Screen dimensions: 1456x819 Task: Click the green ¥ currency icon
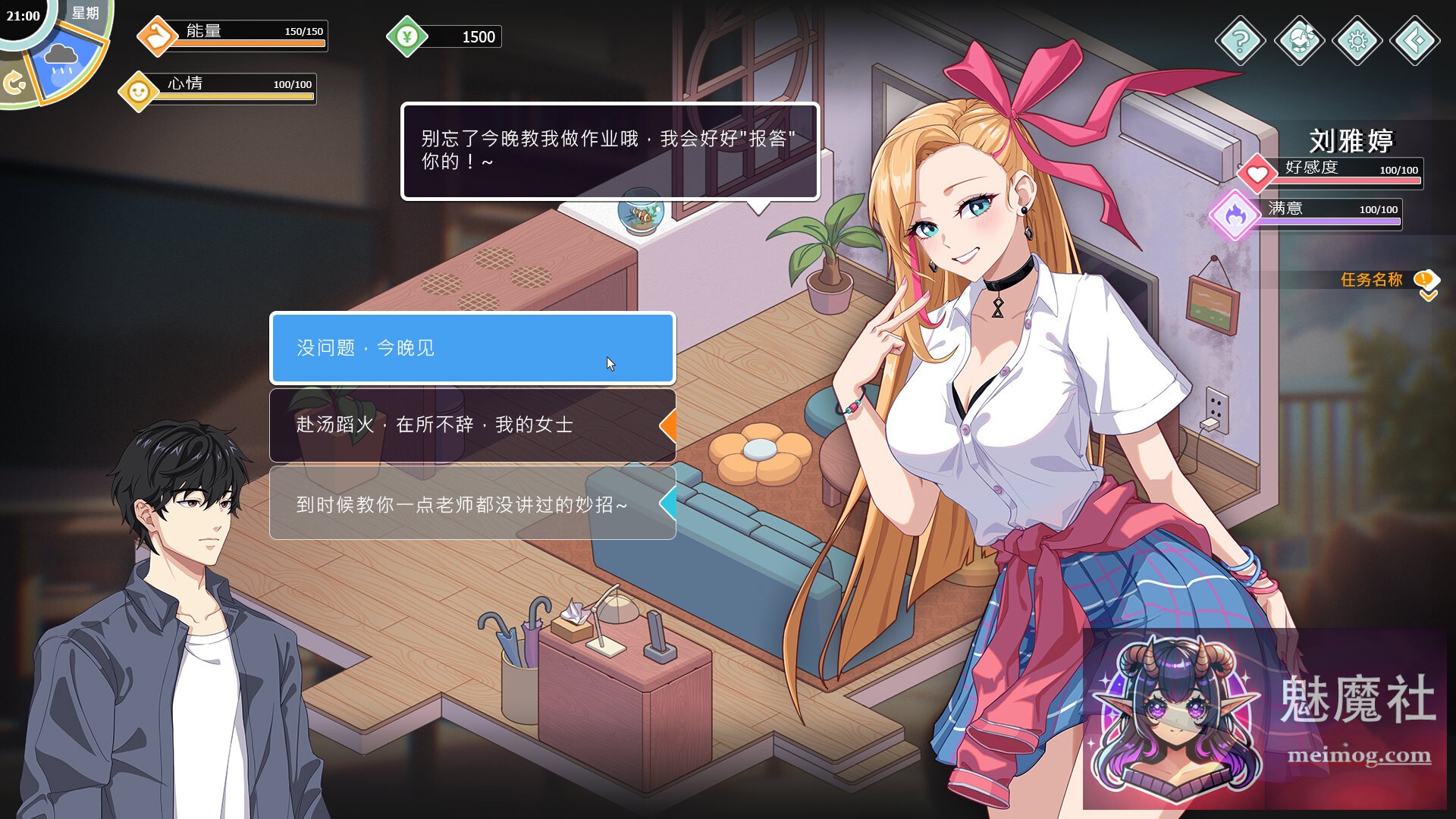tap(409, 35)
